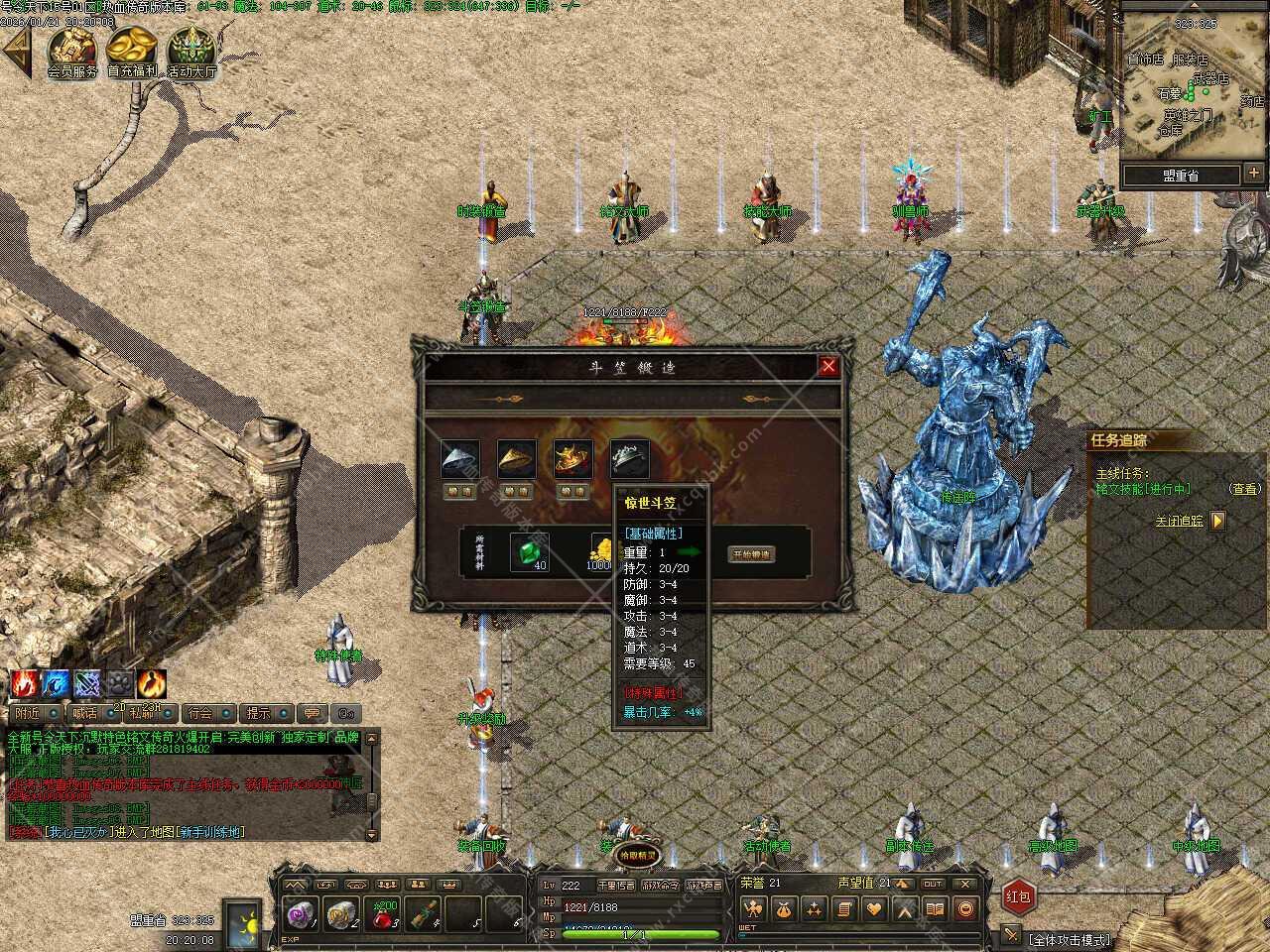Choose the red-gold ornate hat item

tap(572, 458)
